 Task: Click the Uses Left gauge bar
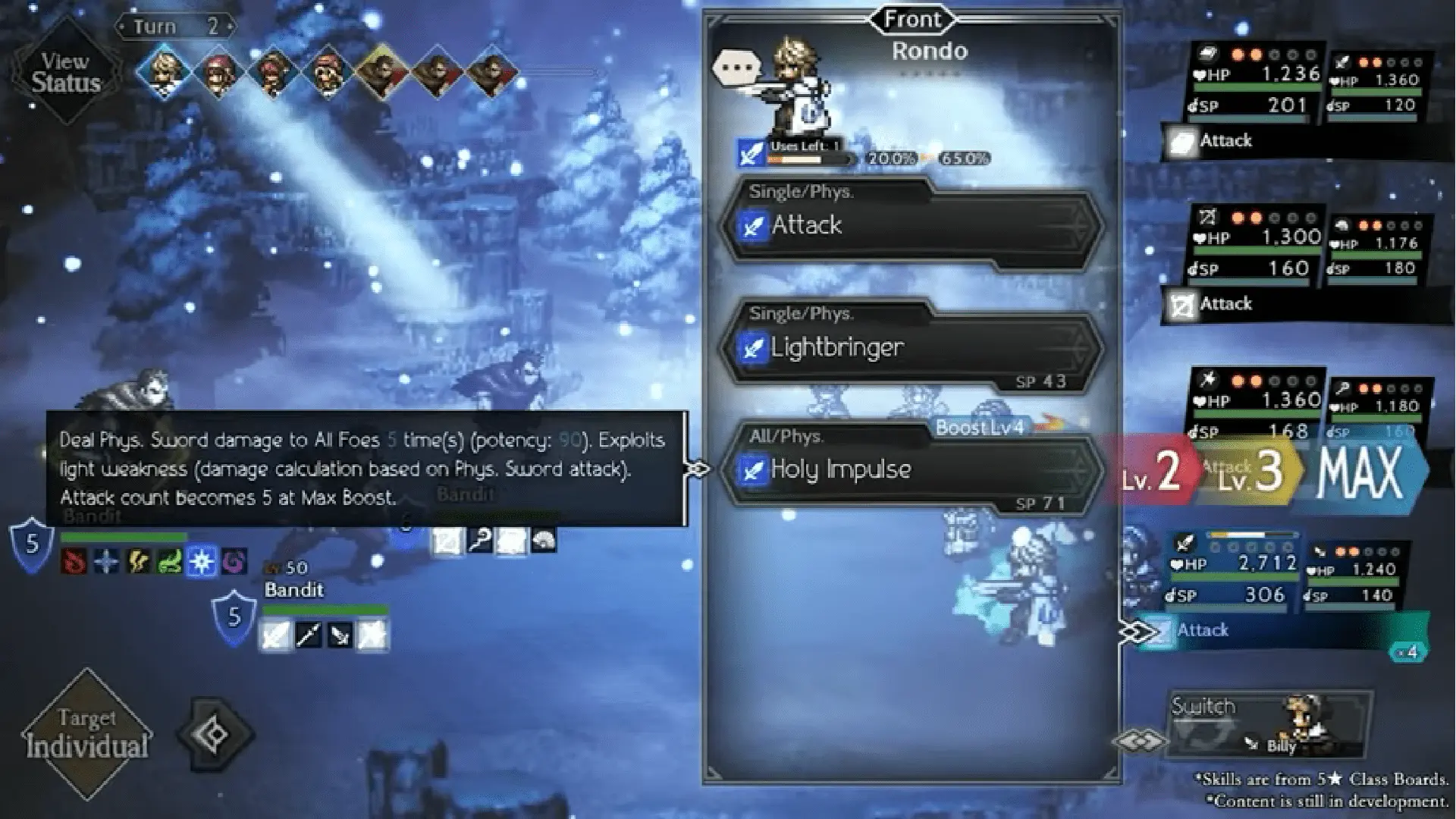pyautogui.click(x=796, y=160)
